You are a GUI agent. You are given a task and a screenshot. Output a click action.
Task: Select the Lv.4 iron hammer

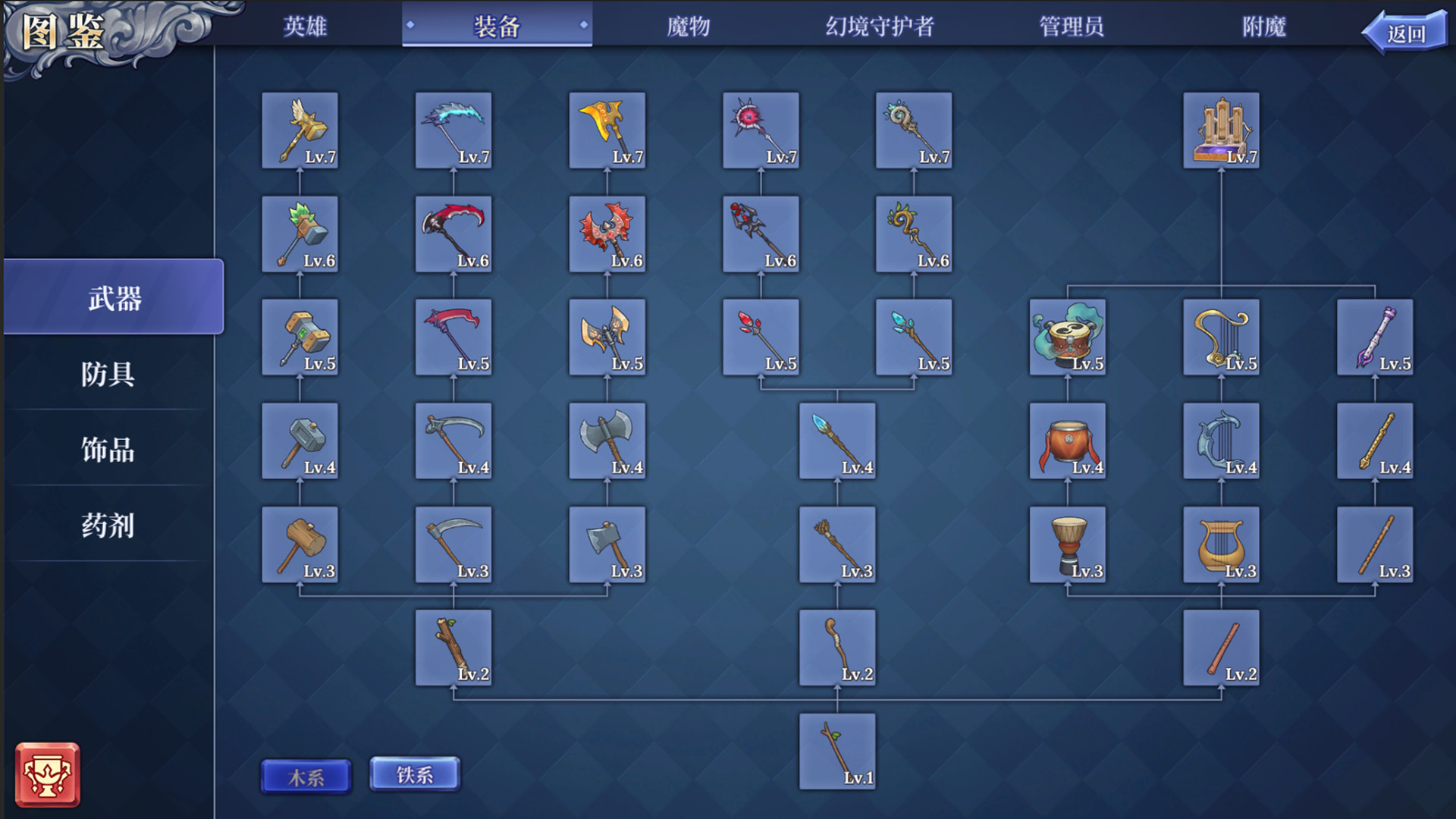point(300,440)
